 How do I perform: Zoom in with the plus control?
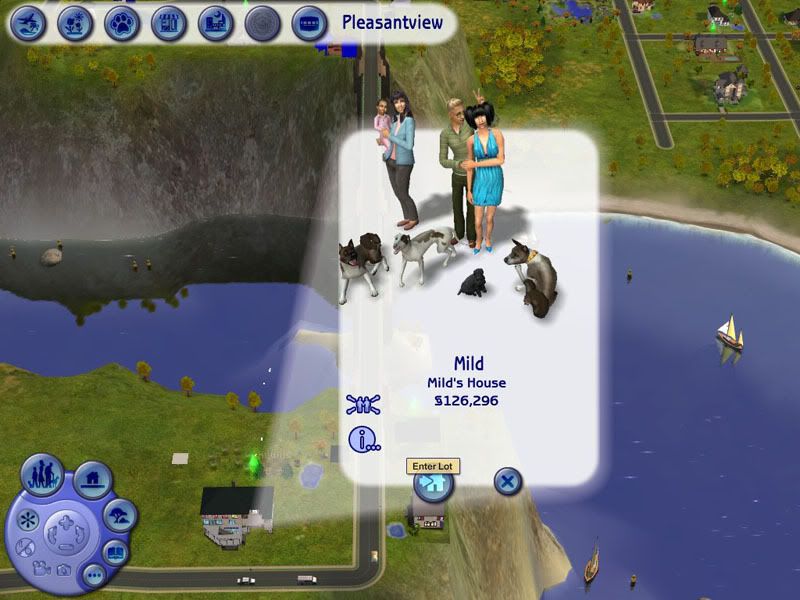click(x=66, y=522)
